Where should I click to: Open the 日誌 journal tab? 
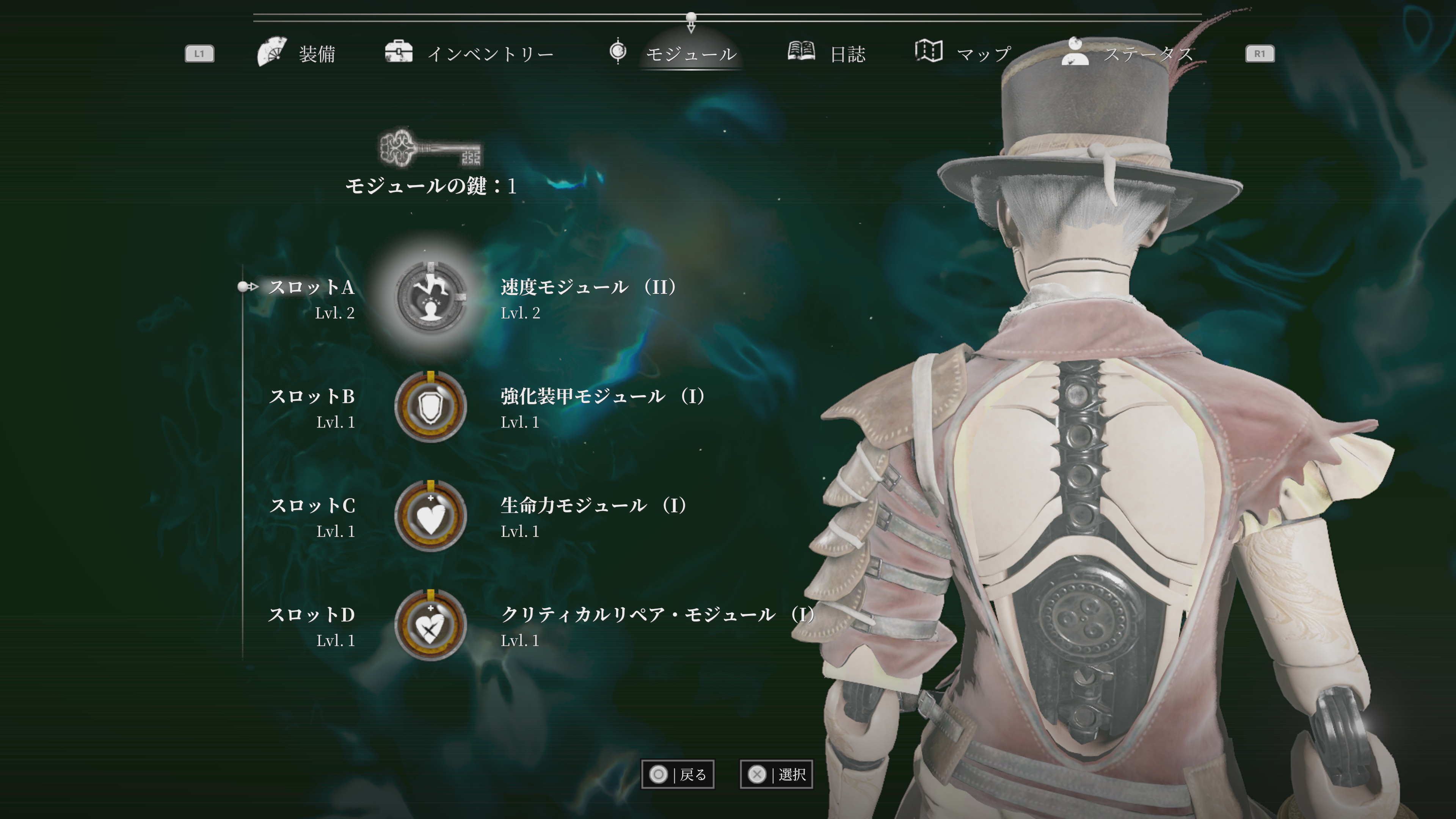[827, 54]
